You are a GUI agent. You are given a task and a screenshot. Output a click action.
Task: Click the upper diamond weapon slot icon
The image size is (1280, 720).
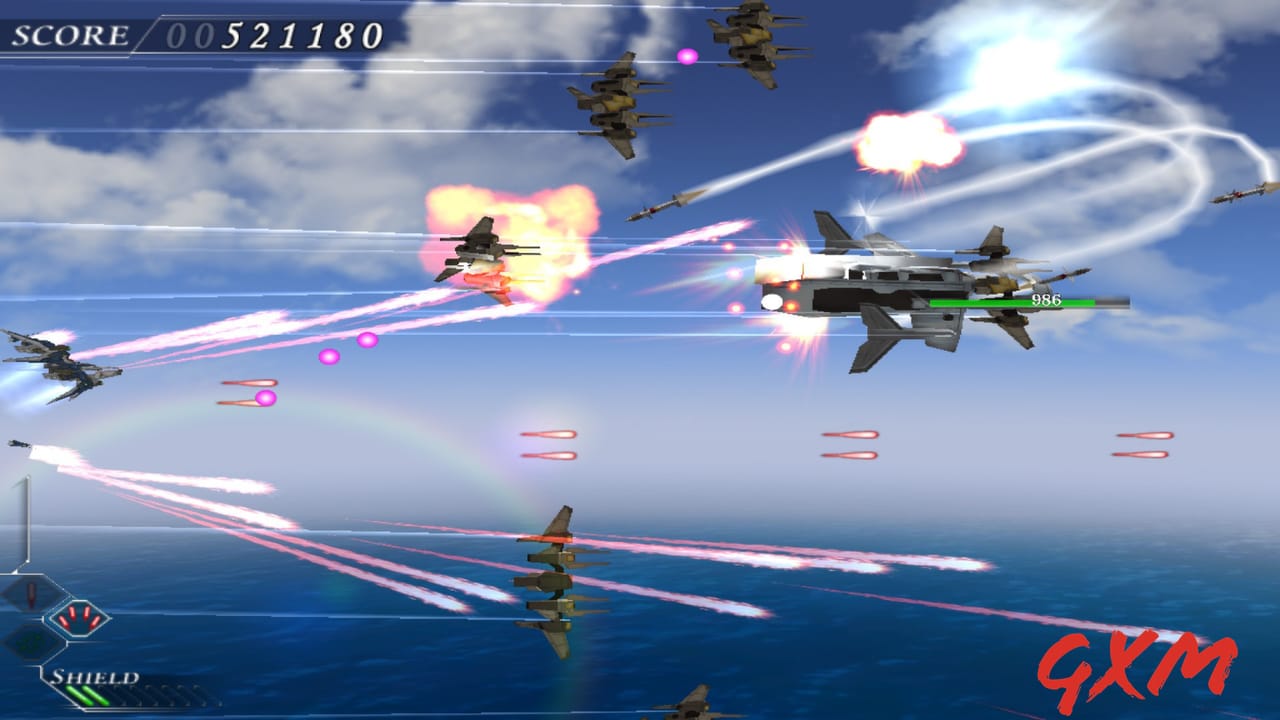30,594
